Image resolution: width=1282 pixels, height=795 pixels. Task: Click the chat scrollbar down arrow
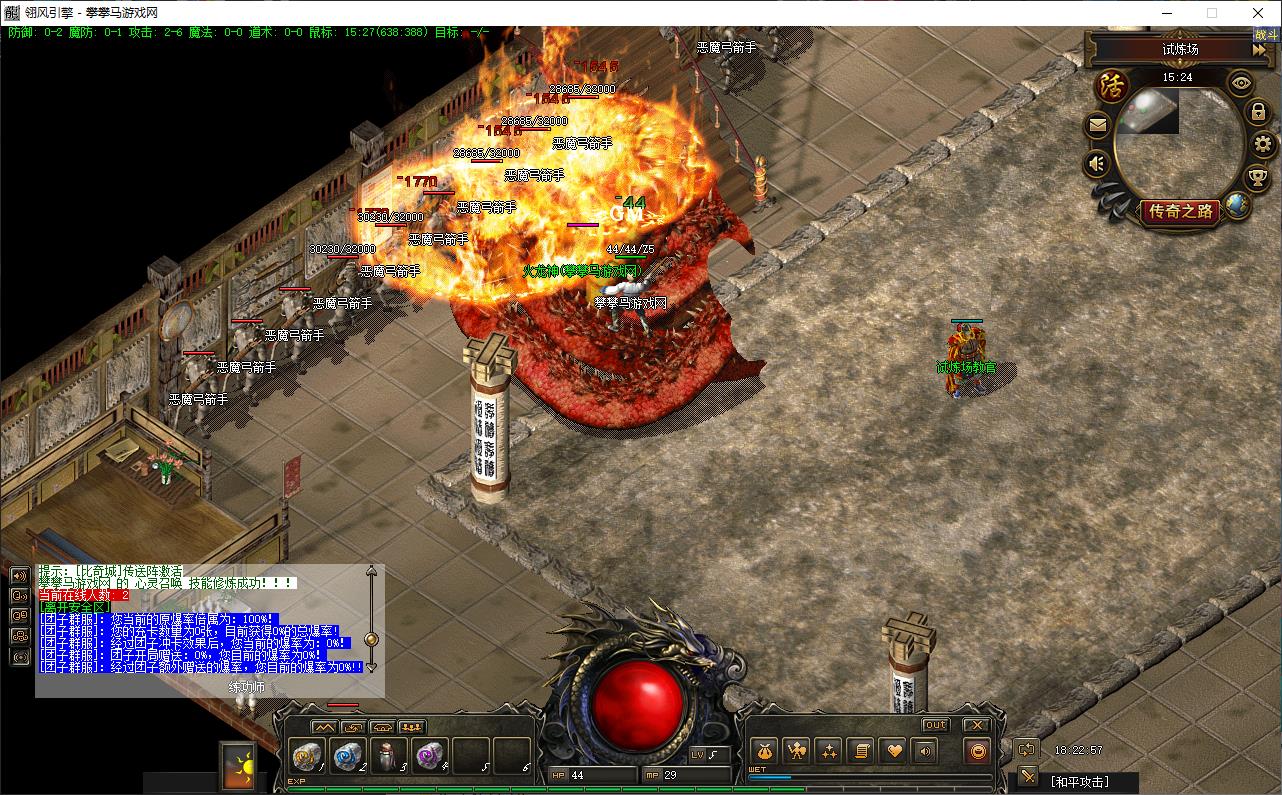tap(371, 667)
